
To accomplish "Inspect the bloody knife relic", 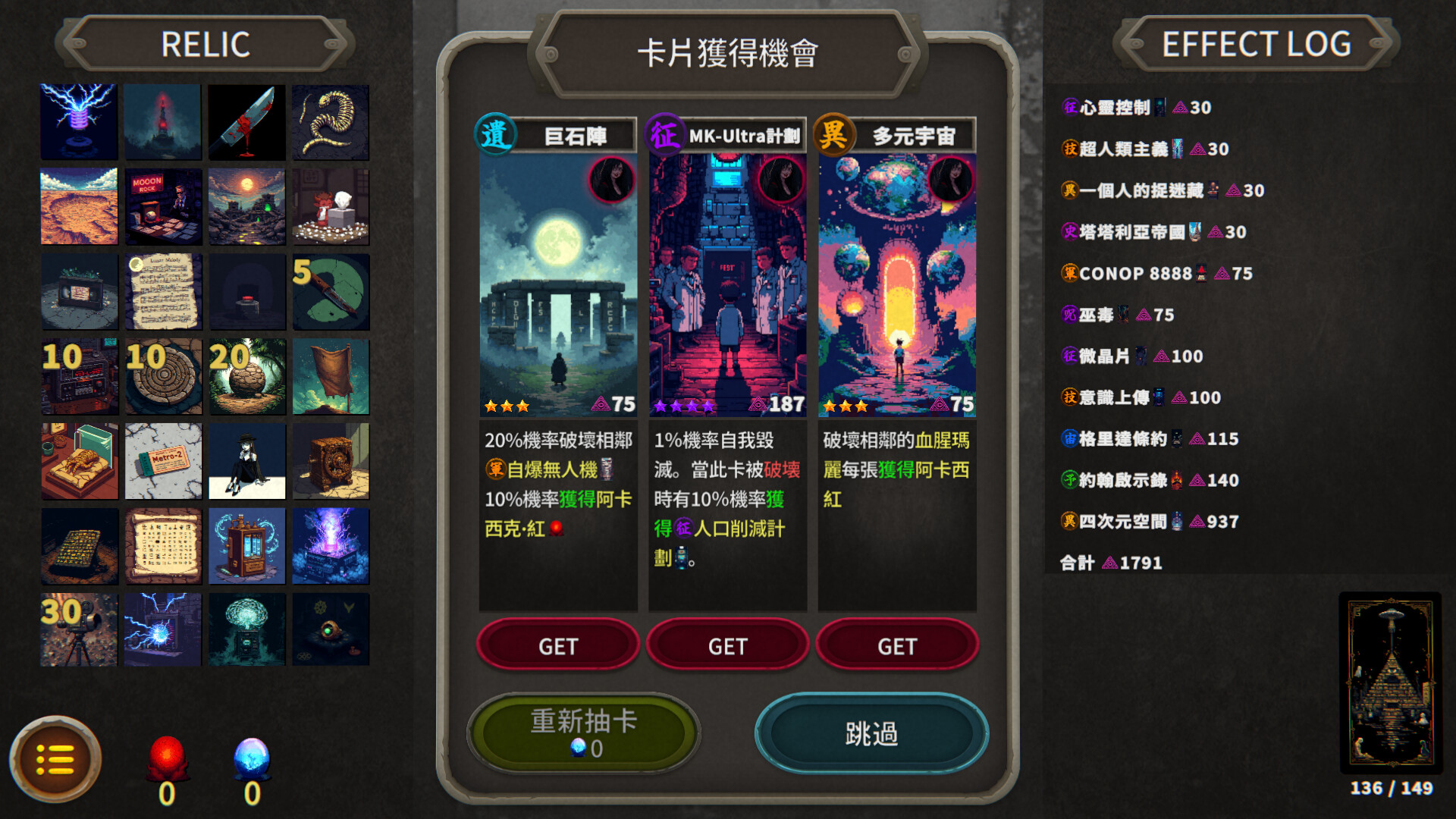I will click(x=246, y=122).
